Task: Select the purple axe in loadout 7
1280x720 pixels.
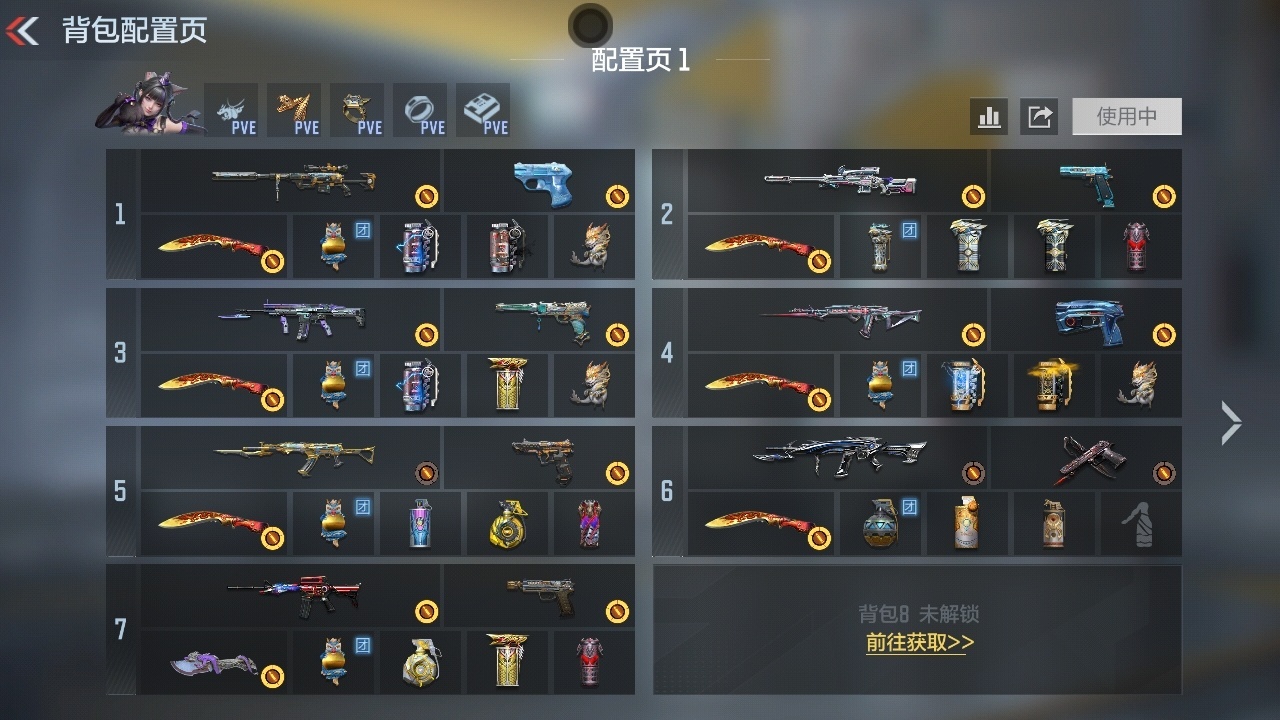Action: pos(210,660)
